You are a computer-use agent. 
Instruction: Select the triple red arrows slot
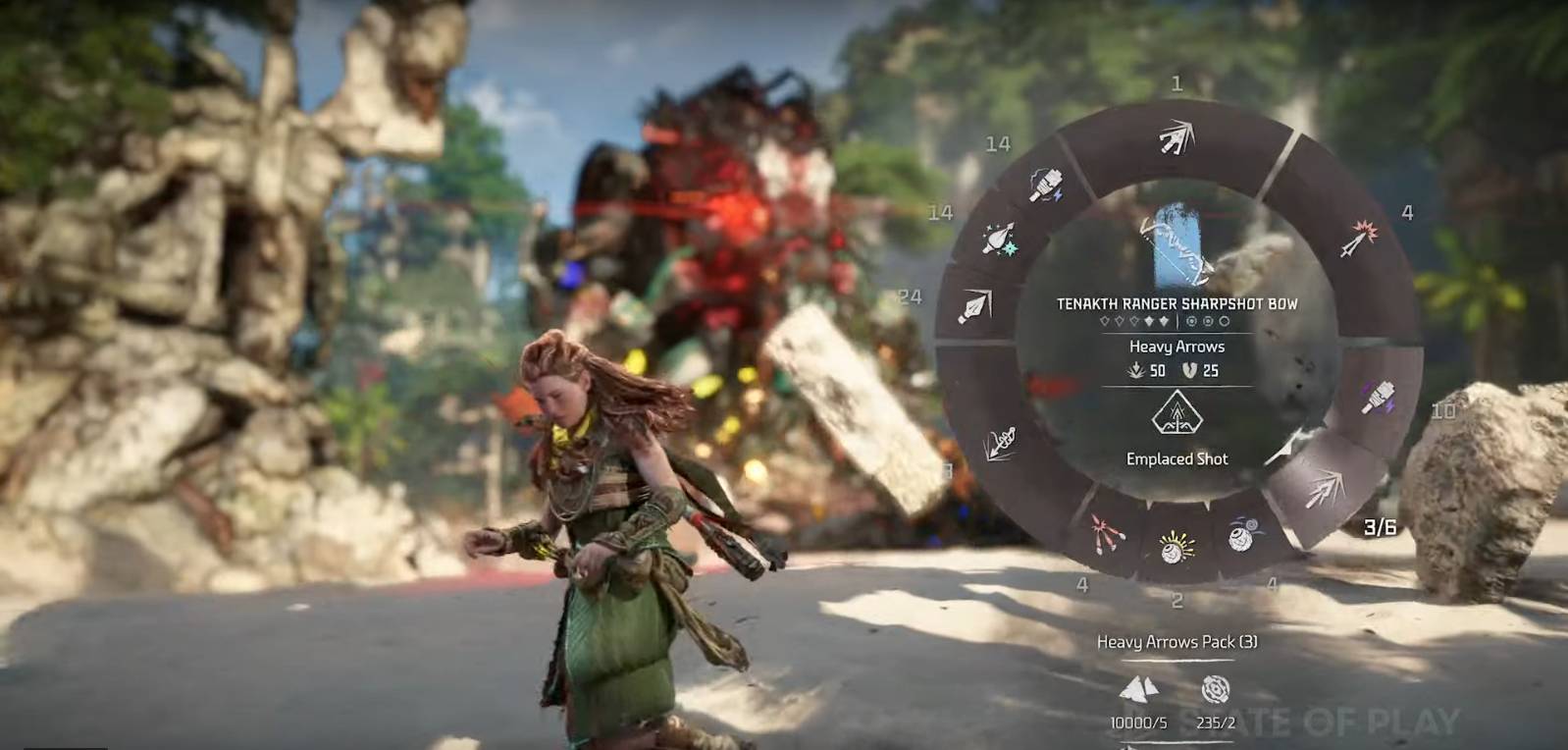(x=1110, y=534)
